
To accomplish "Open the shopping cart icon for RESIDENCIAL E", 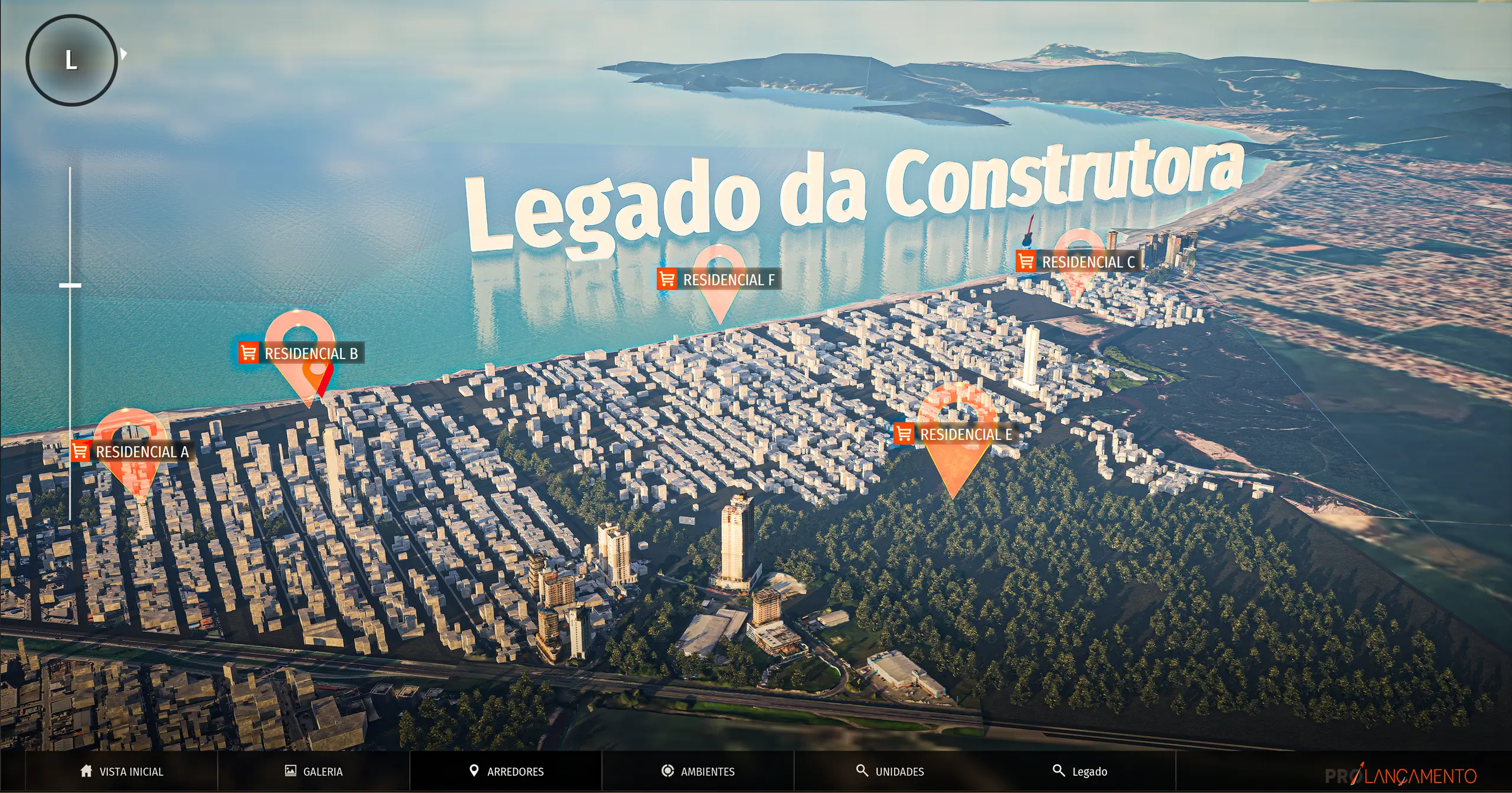I will (x=904, y=435).
